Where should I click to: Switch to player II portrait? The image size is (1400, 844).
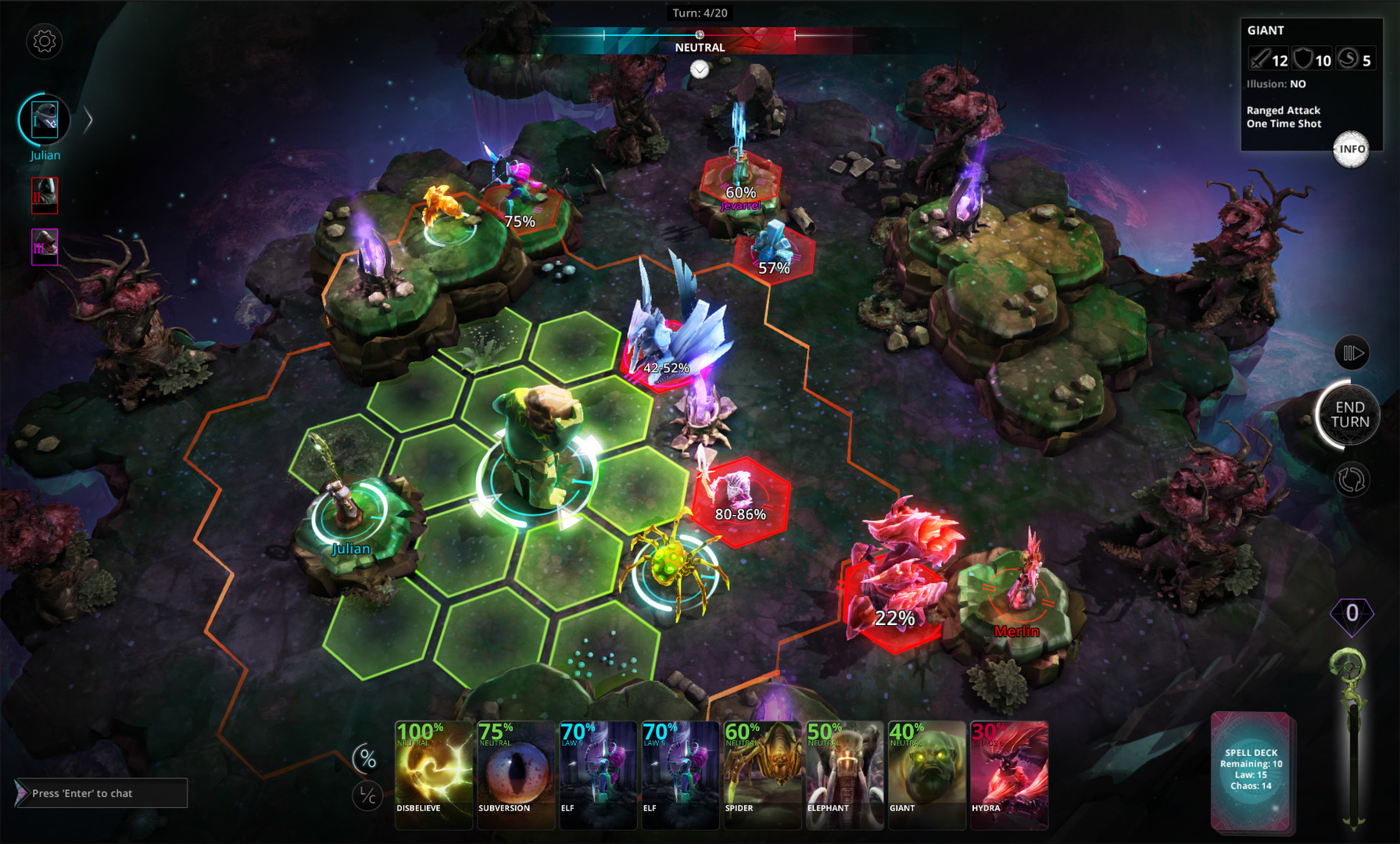click(45, 196)
